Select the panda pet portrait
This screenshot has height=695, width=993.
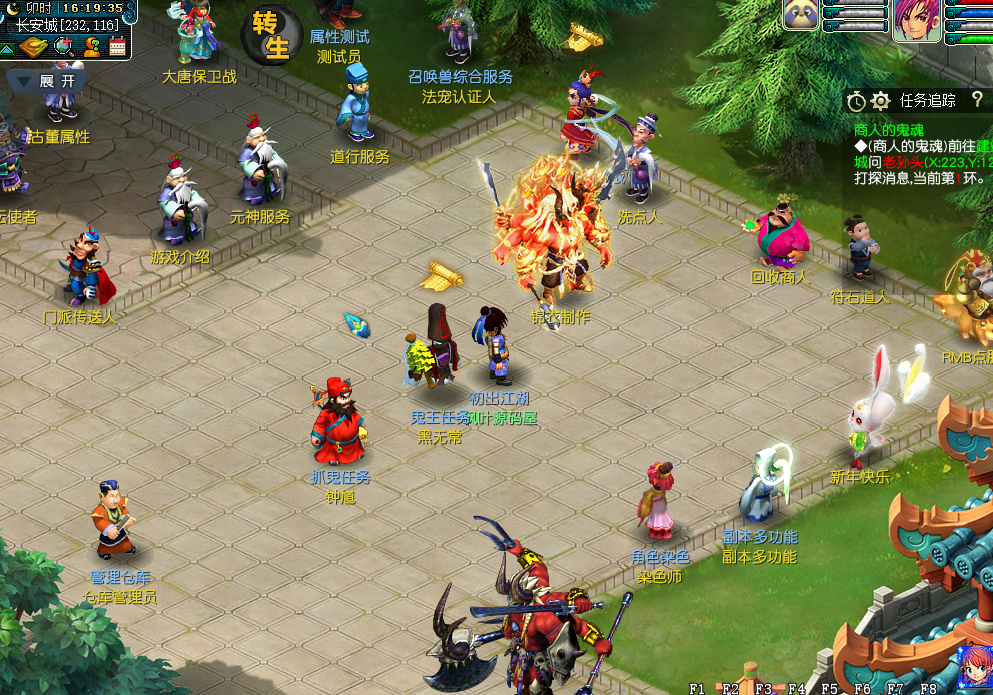tap(800, 15)
